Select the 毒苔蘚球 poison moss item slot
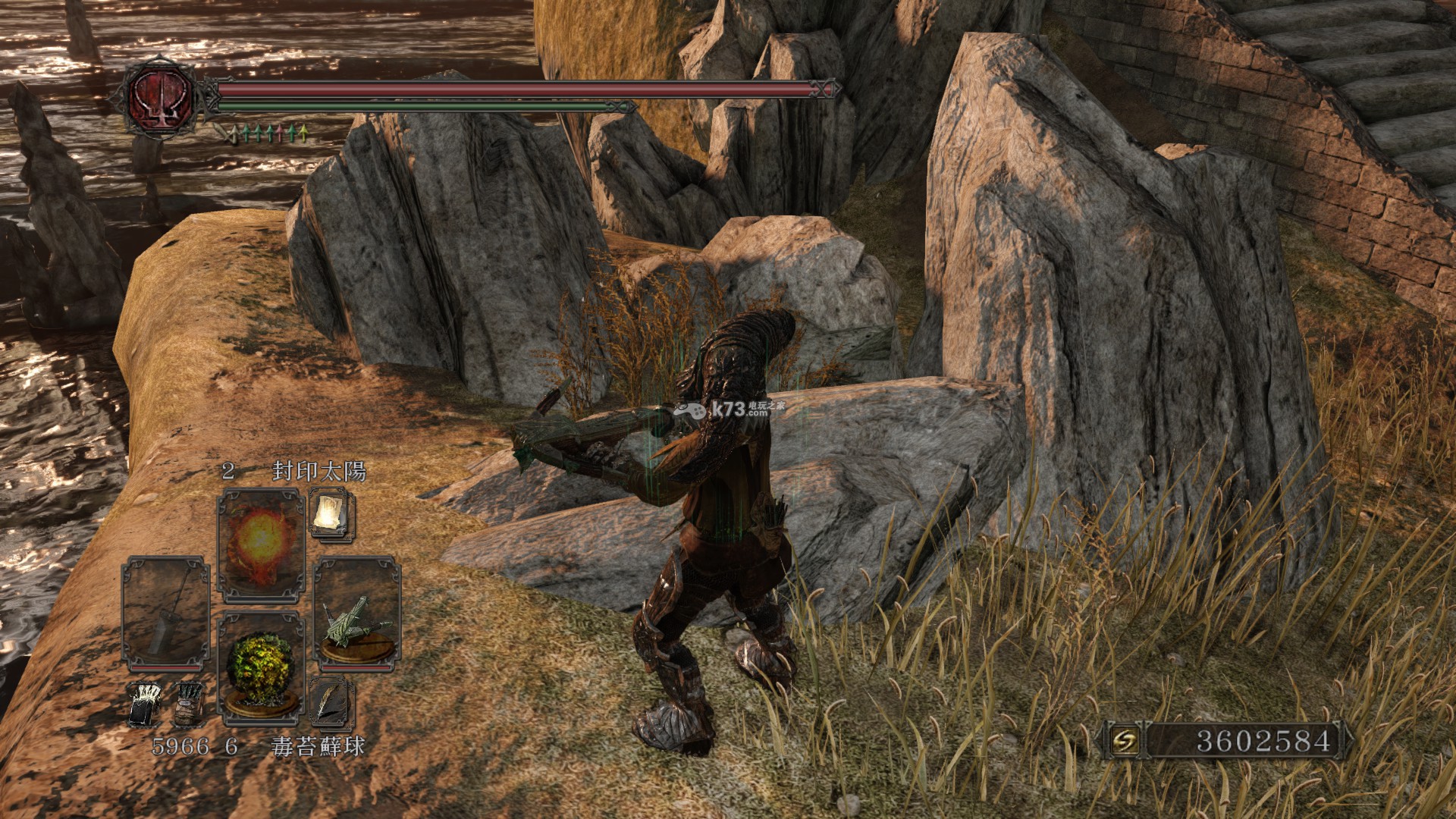The height and width of the screenshot is (819, 1456). click(x=261, y=667)
